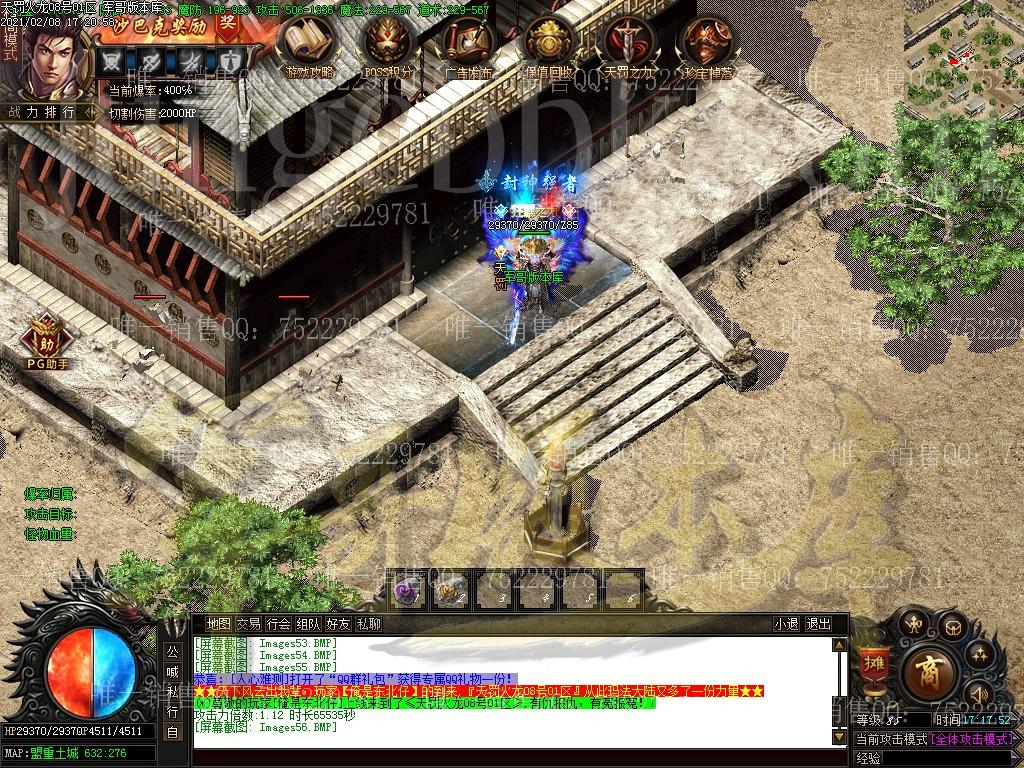Open the 广告发布 scroll icon
Viewport: 1024px width, 768px height.
469,45
